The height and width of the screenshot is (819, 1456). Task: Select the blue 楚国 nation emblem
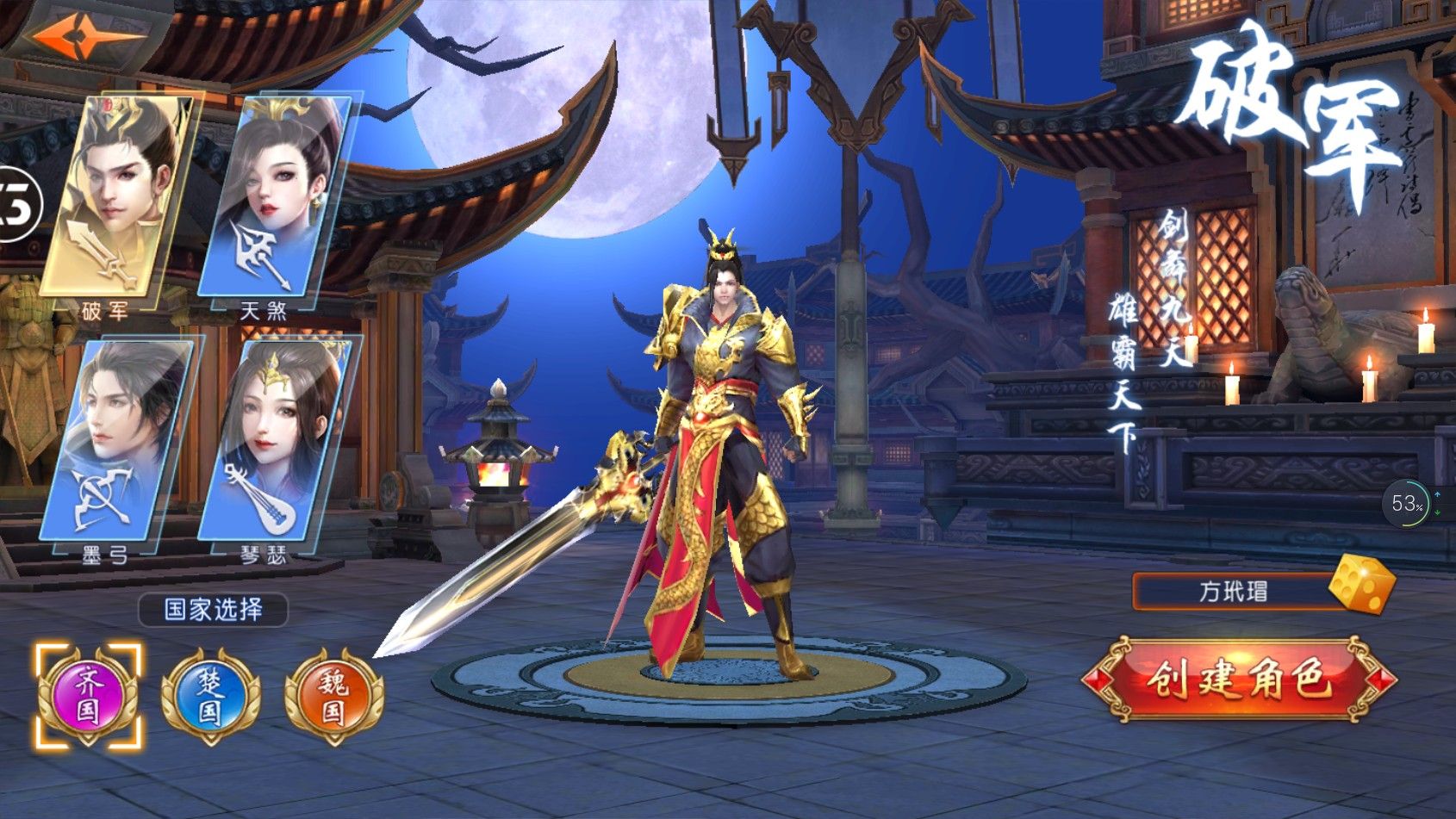coord(210,695)
